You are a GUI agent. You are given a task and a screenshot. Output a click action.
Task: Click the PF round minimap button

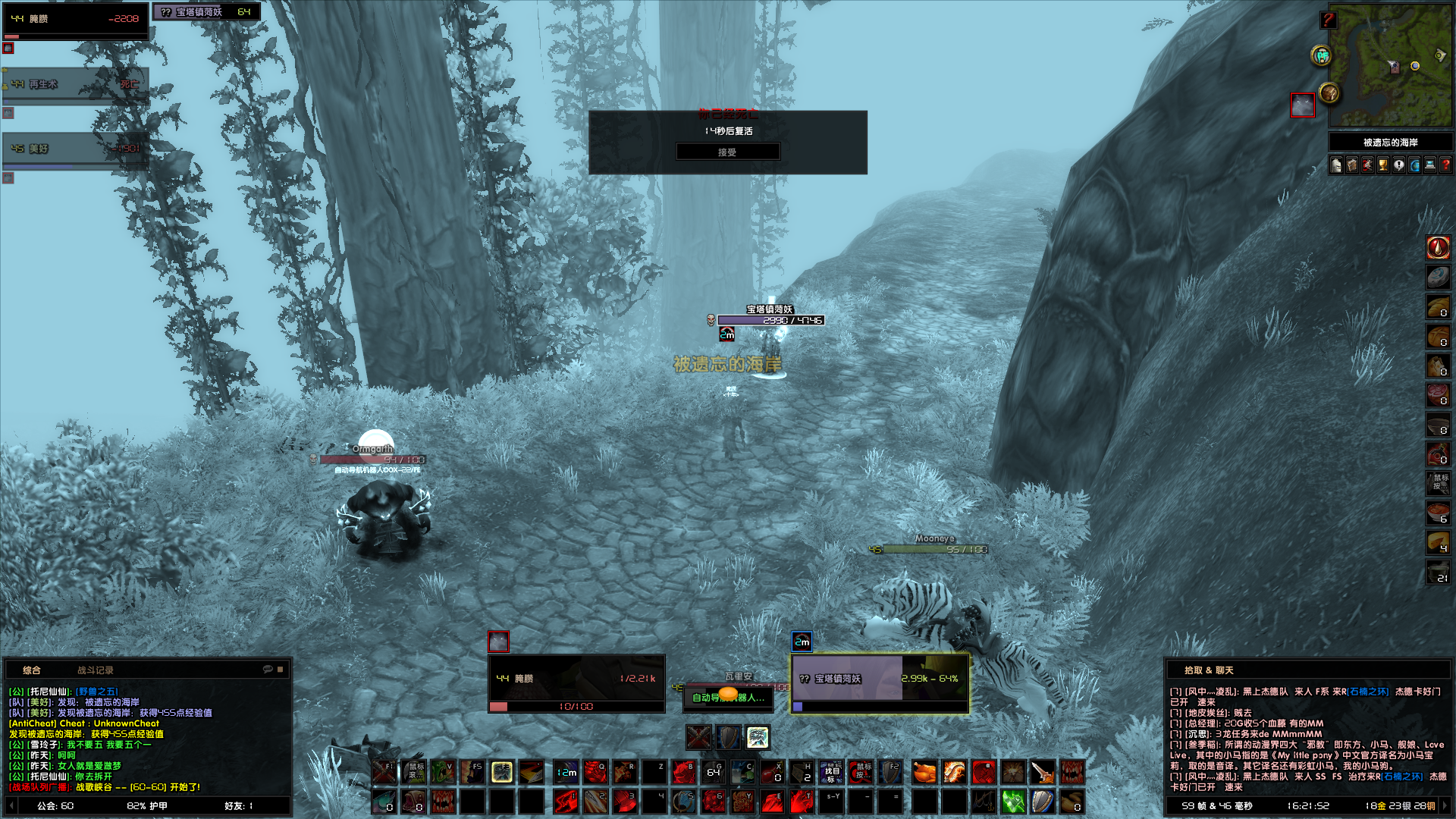tap(1322, 55)
